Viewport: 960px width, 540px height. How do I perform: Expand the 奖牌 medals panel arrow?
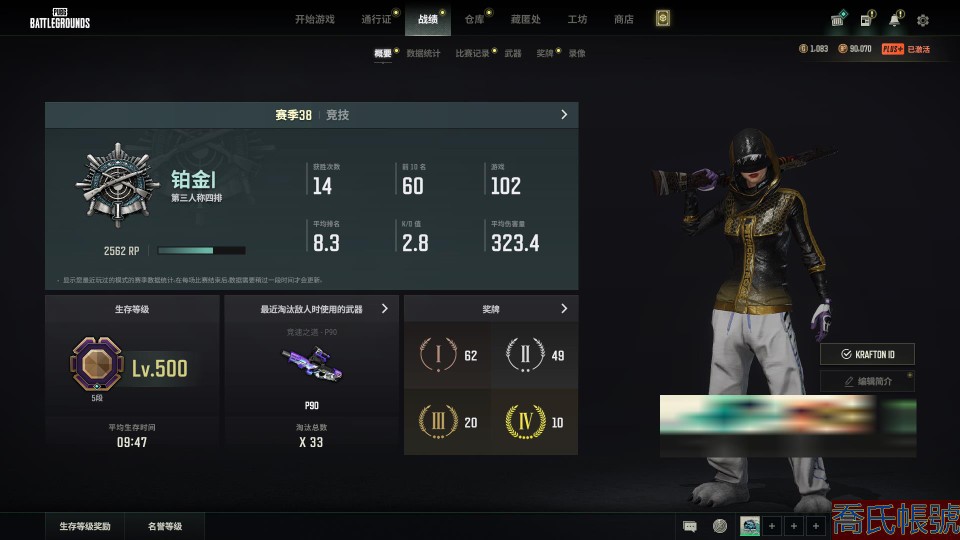coord(564,309)
